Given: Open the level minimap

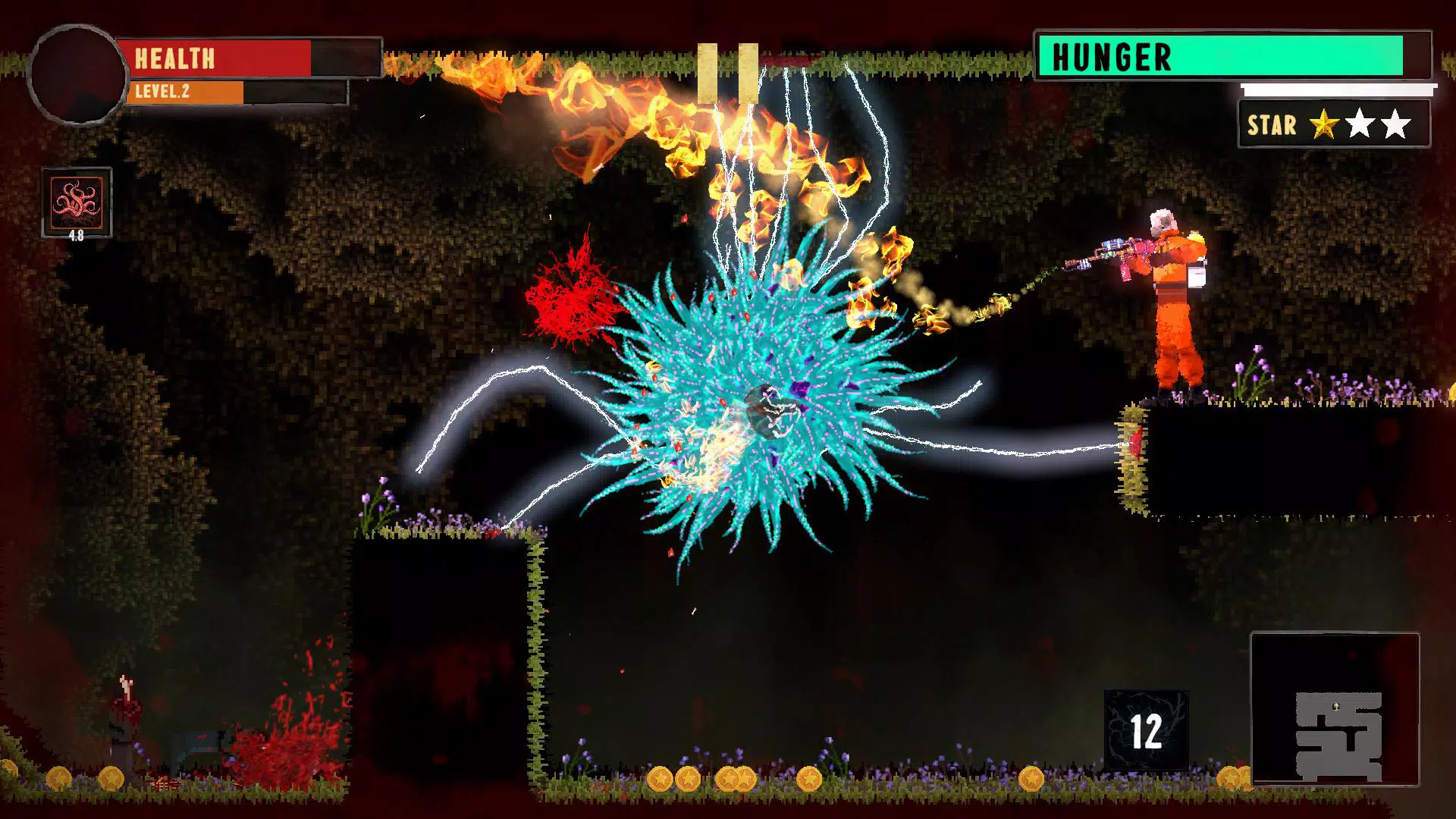Looking at the screenshot, I should tap(1334, 709).
